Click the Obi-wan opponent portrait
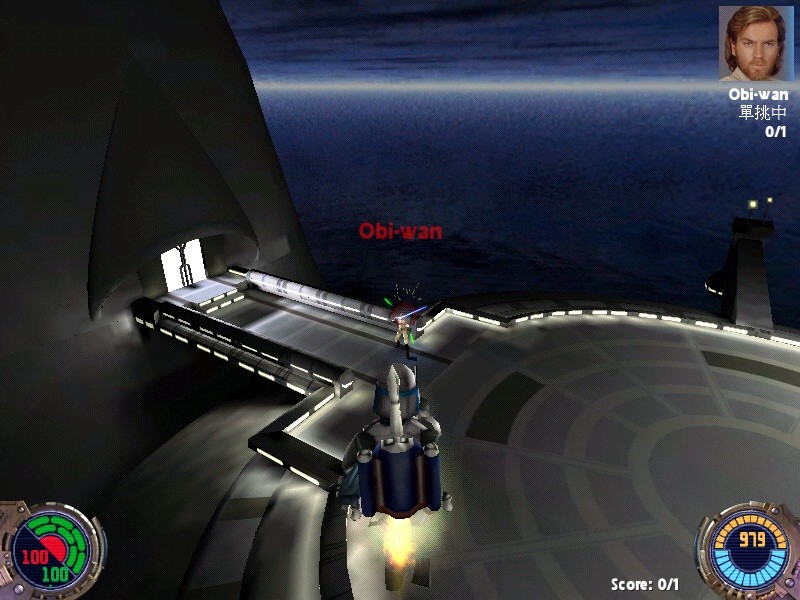 coord(755,44)
